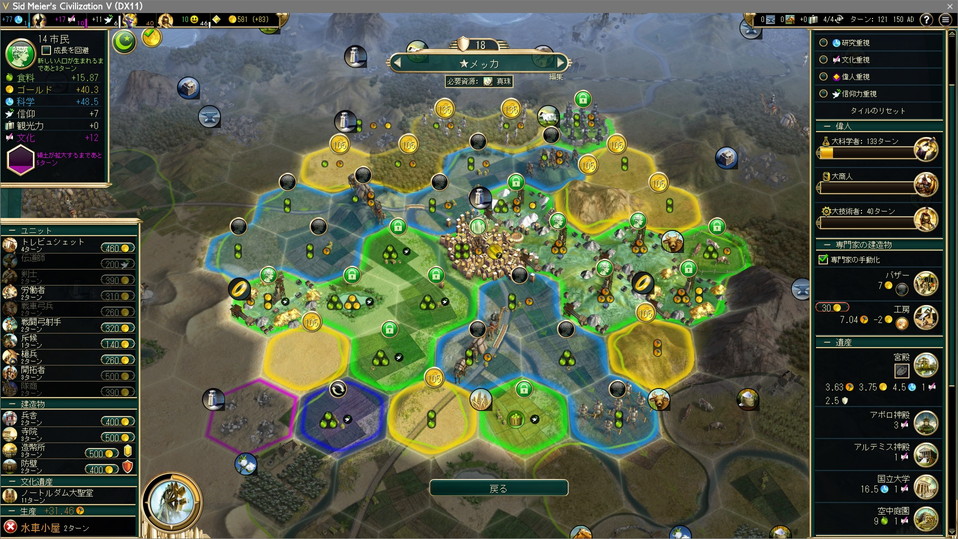The image size is (958, 539).
Task: Go to the next city with right arrow
Action: pyautogui.click(x=560, y=63)
